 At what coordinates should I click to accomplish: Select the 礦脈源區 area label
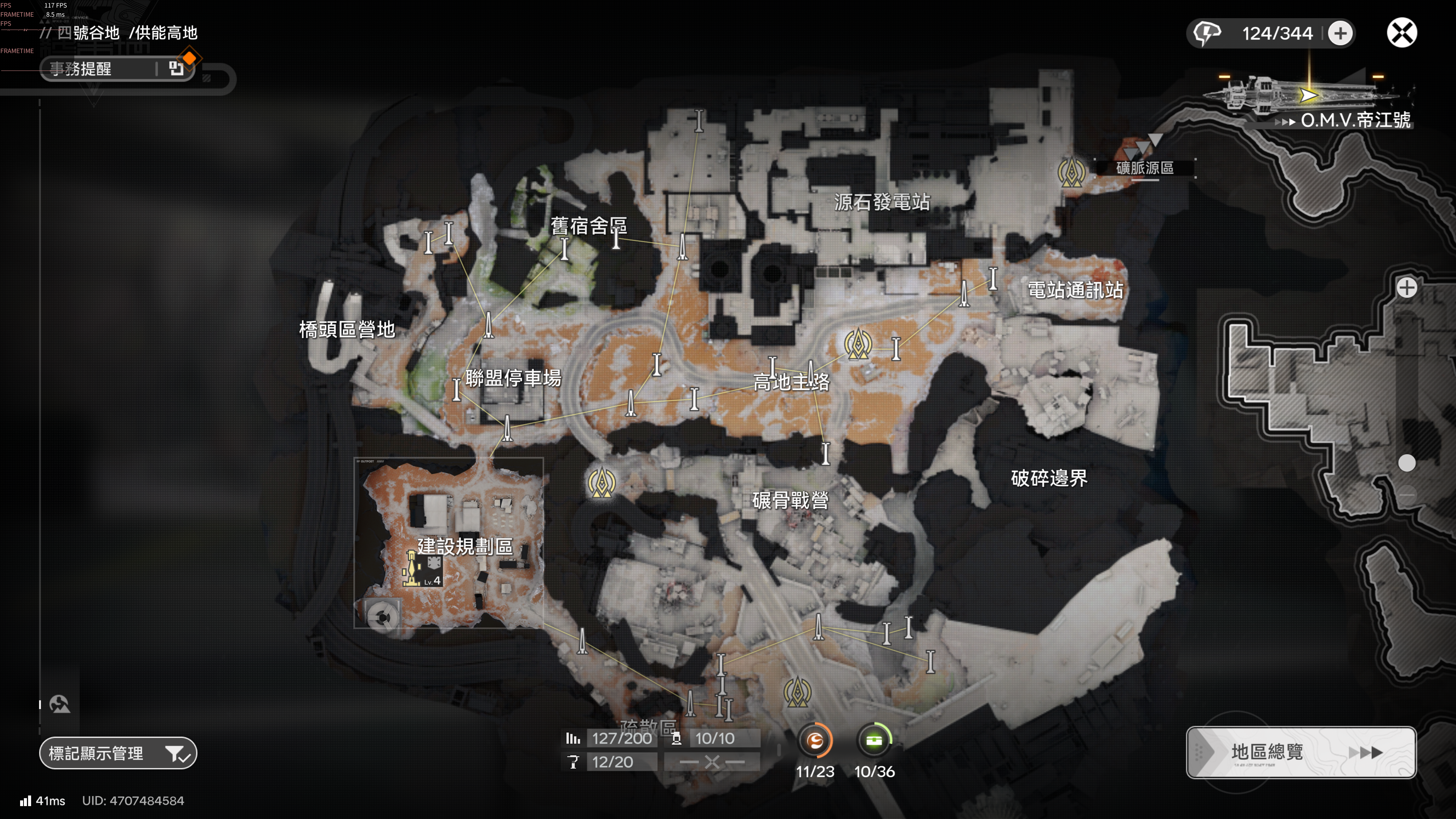click(x=1145, y=168)
